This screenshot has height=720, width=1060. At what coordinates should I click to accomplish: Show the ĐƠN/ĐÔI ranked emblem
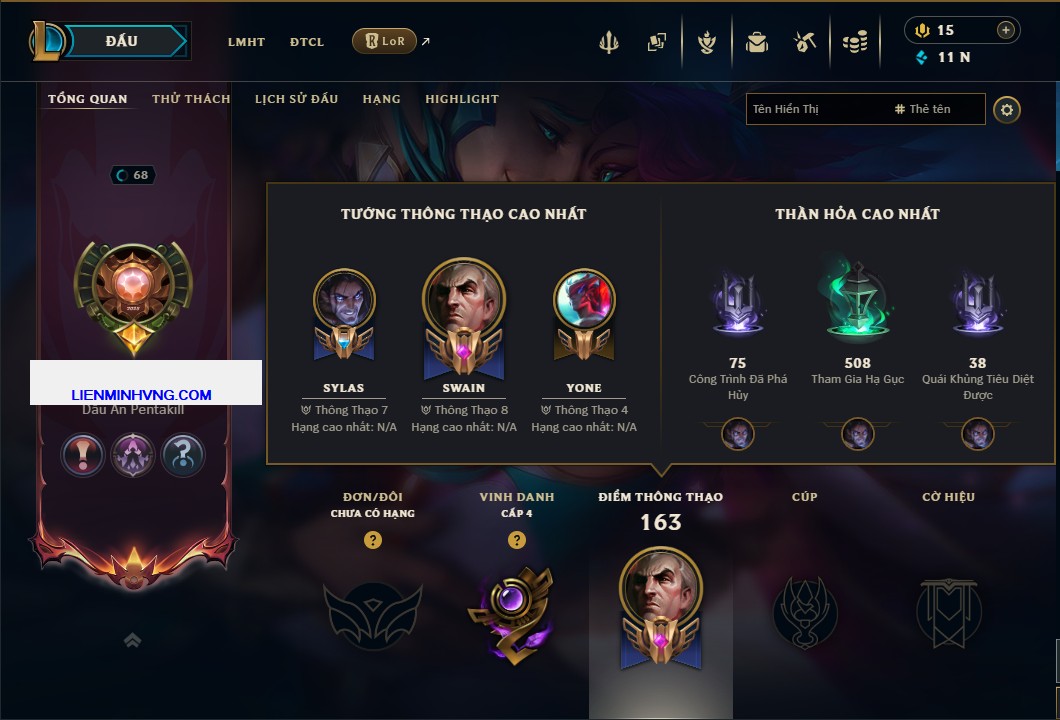372,612
